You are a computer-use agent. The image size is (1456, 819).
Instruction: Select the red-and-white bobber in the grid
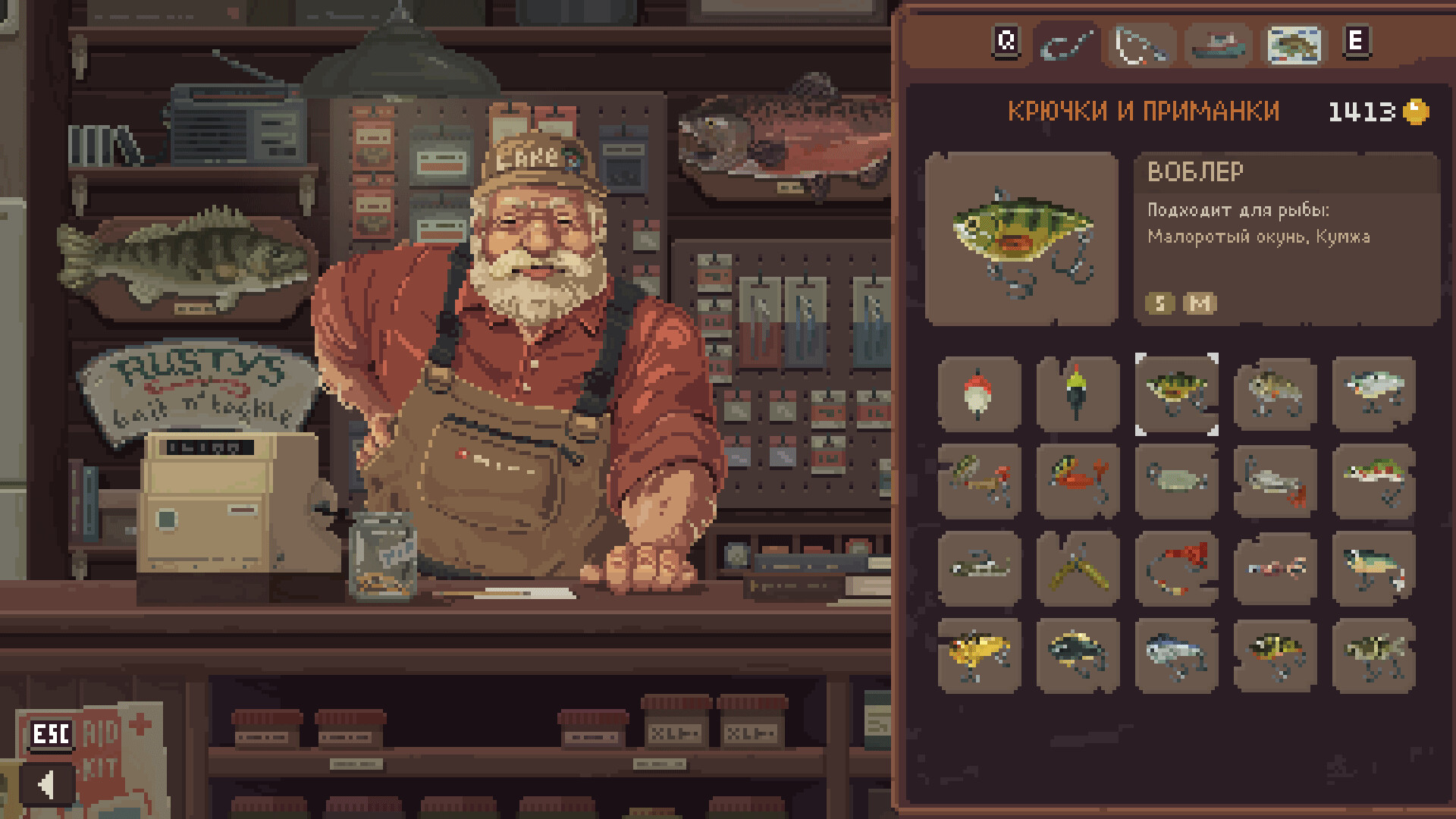coord(978,392)
